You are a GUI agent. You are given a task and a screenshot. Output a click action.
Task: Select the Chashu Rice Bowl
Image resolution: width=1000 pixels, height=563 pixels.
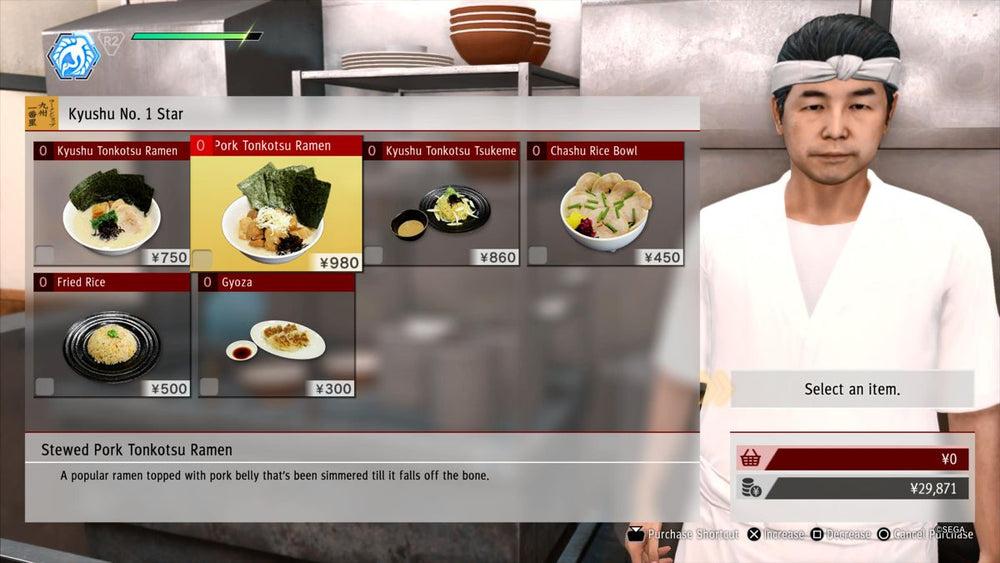pos(605,205)
